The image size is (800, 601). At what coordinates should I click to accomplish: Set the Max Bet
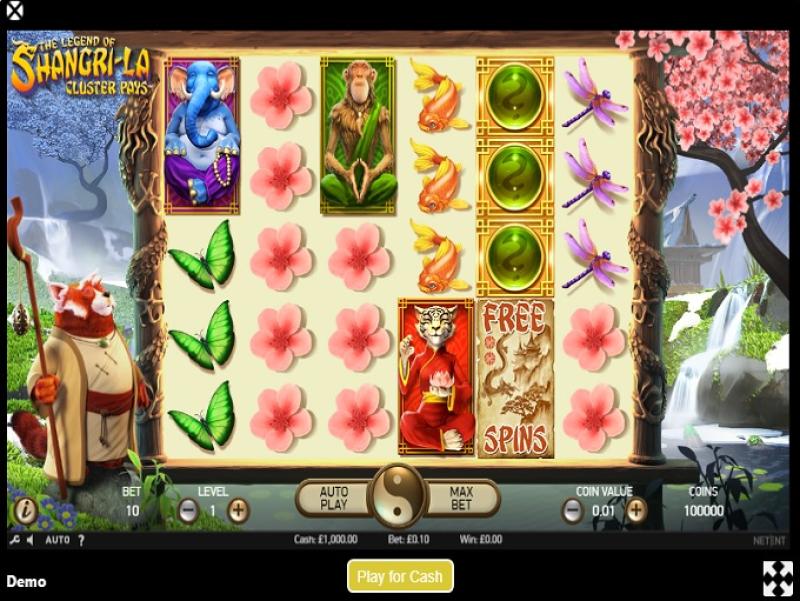[x=461, y=497]
